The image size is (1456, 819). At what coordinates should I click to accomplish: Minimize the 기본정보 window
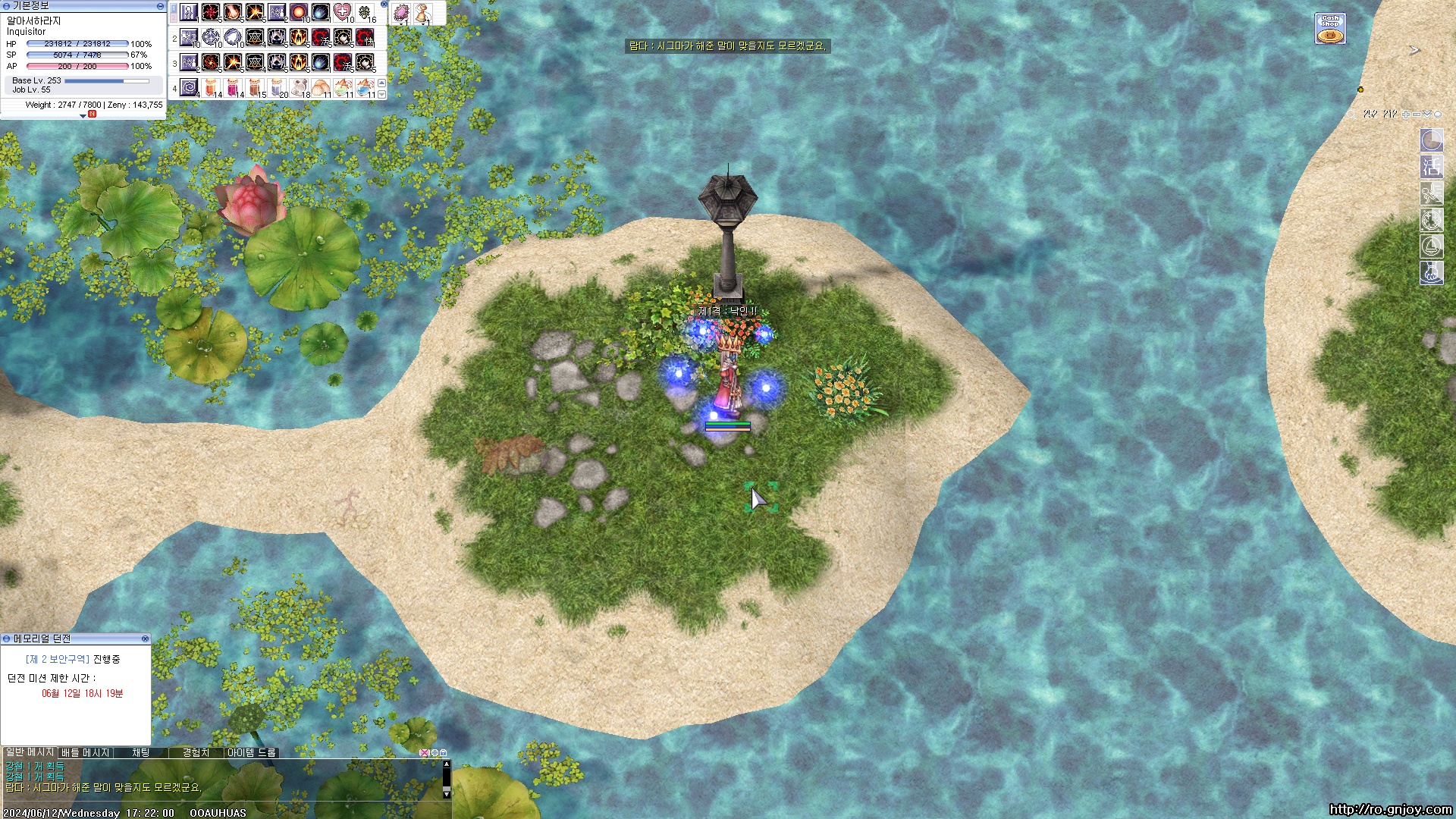[x=160, y=6]
